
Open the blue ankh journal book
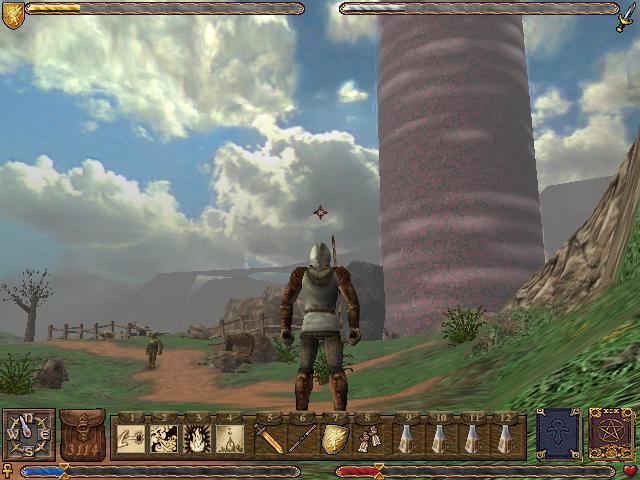click(x=557, y=434)
